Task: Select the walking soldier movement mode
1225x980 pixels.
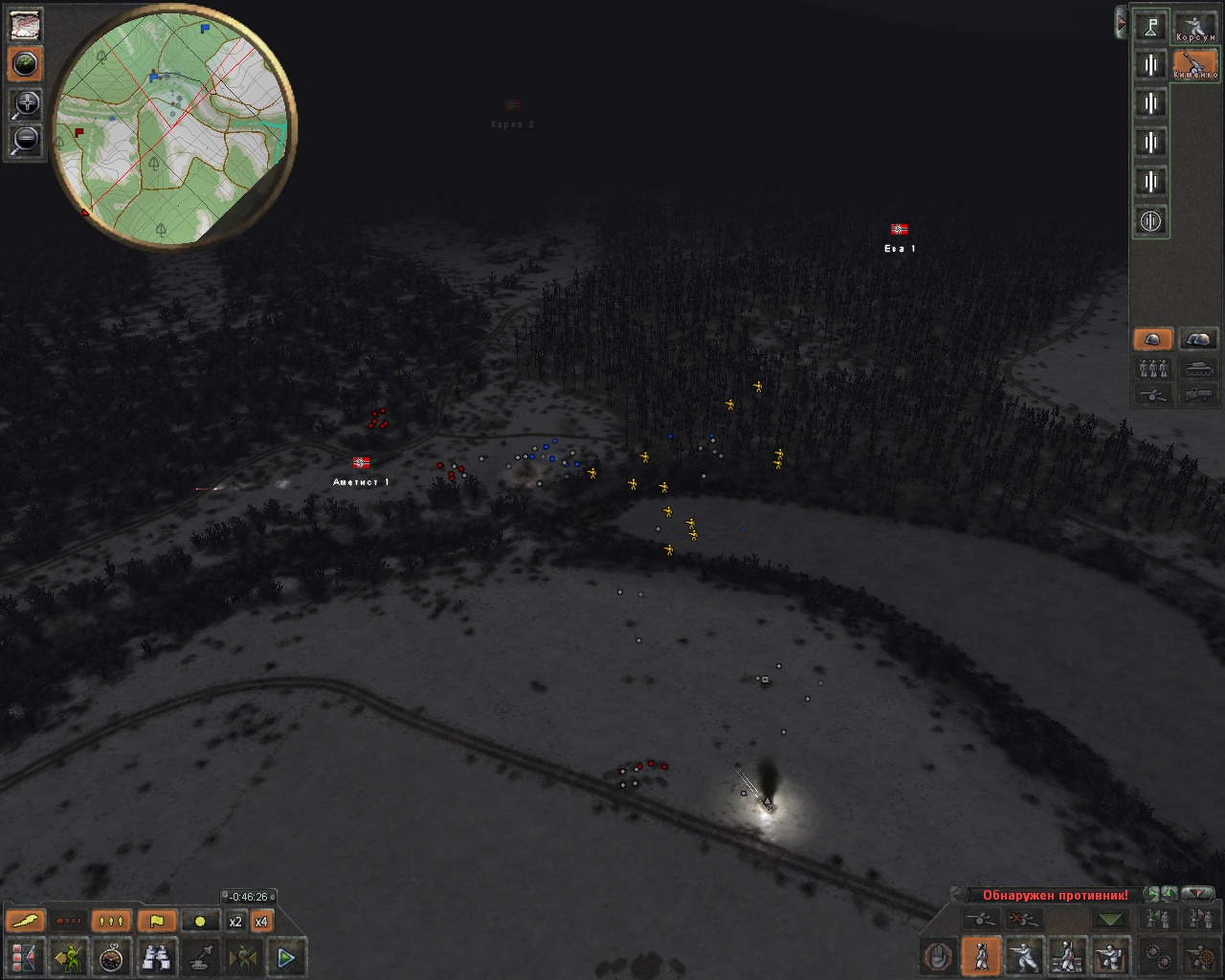Action: (981, 956)
